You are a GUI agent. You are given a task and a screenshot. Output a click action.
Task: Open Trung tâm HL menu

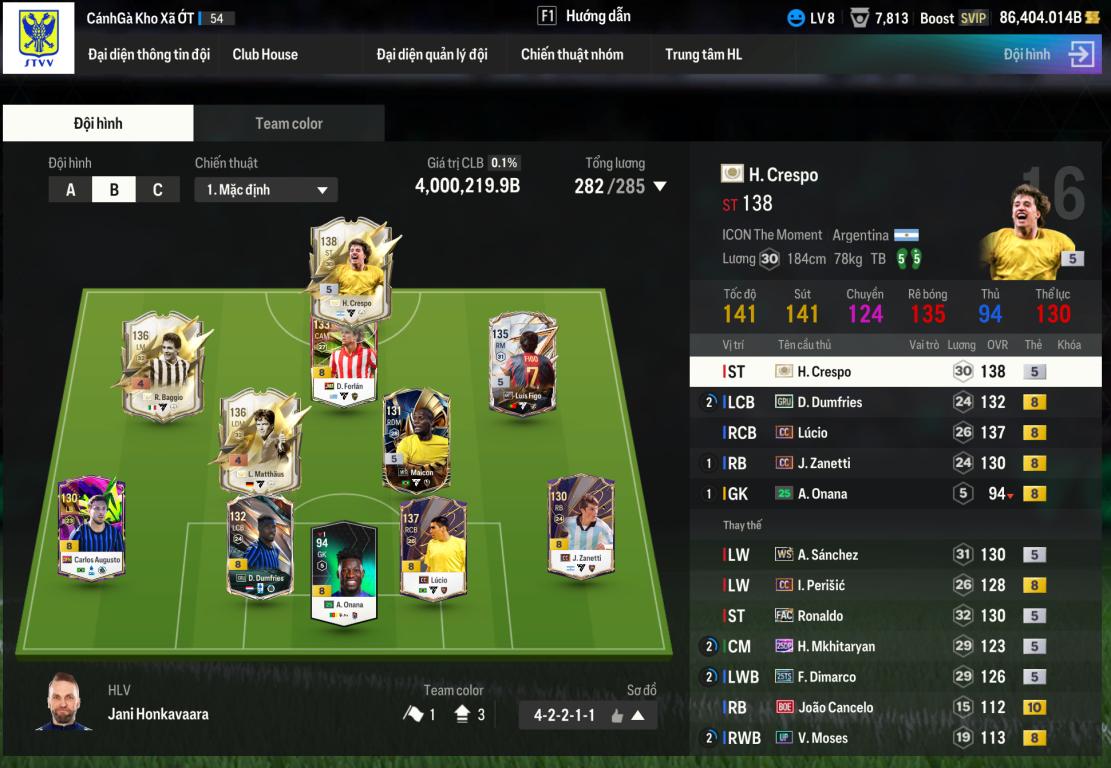(704, 55)
